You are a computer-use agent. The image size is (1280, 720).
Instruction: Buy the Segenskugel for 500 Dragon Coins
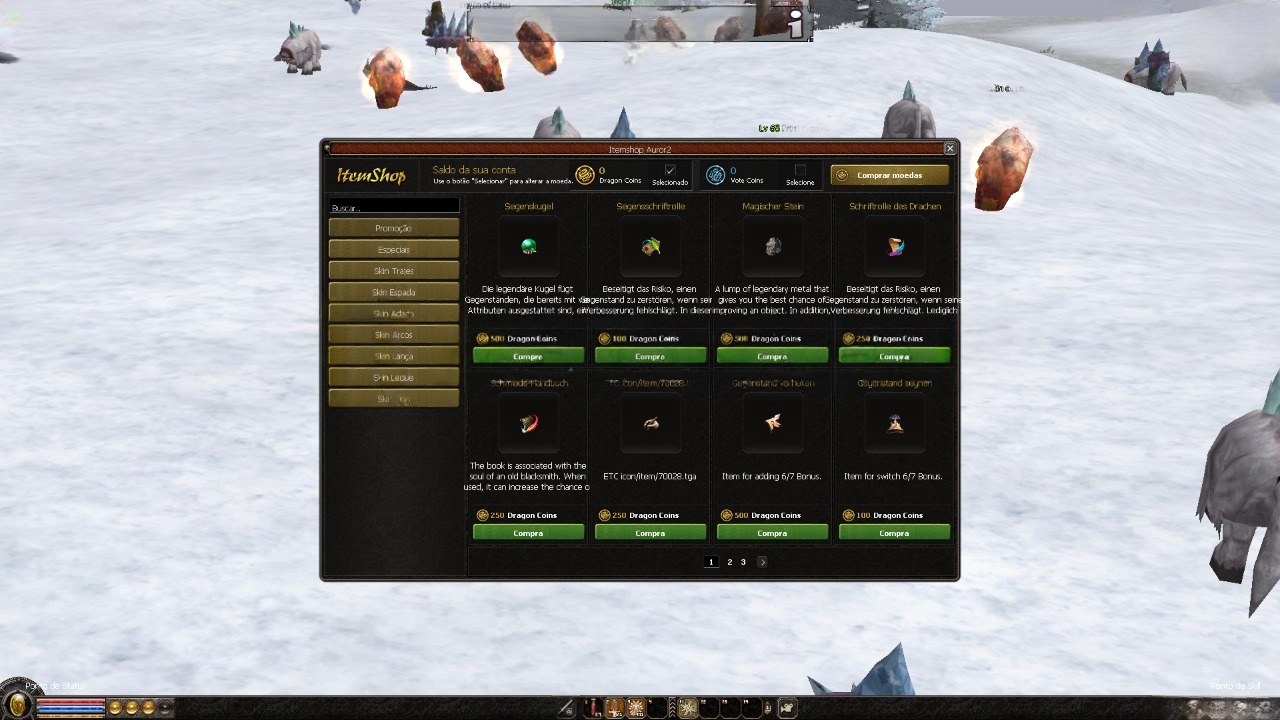tap(528, 356)
